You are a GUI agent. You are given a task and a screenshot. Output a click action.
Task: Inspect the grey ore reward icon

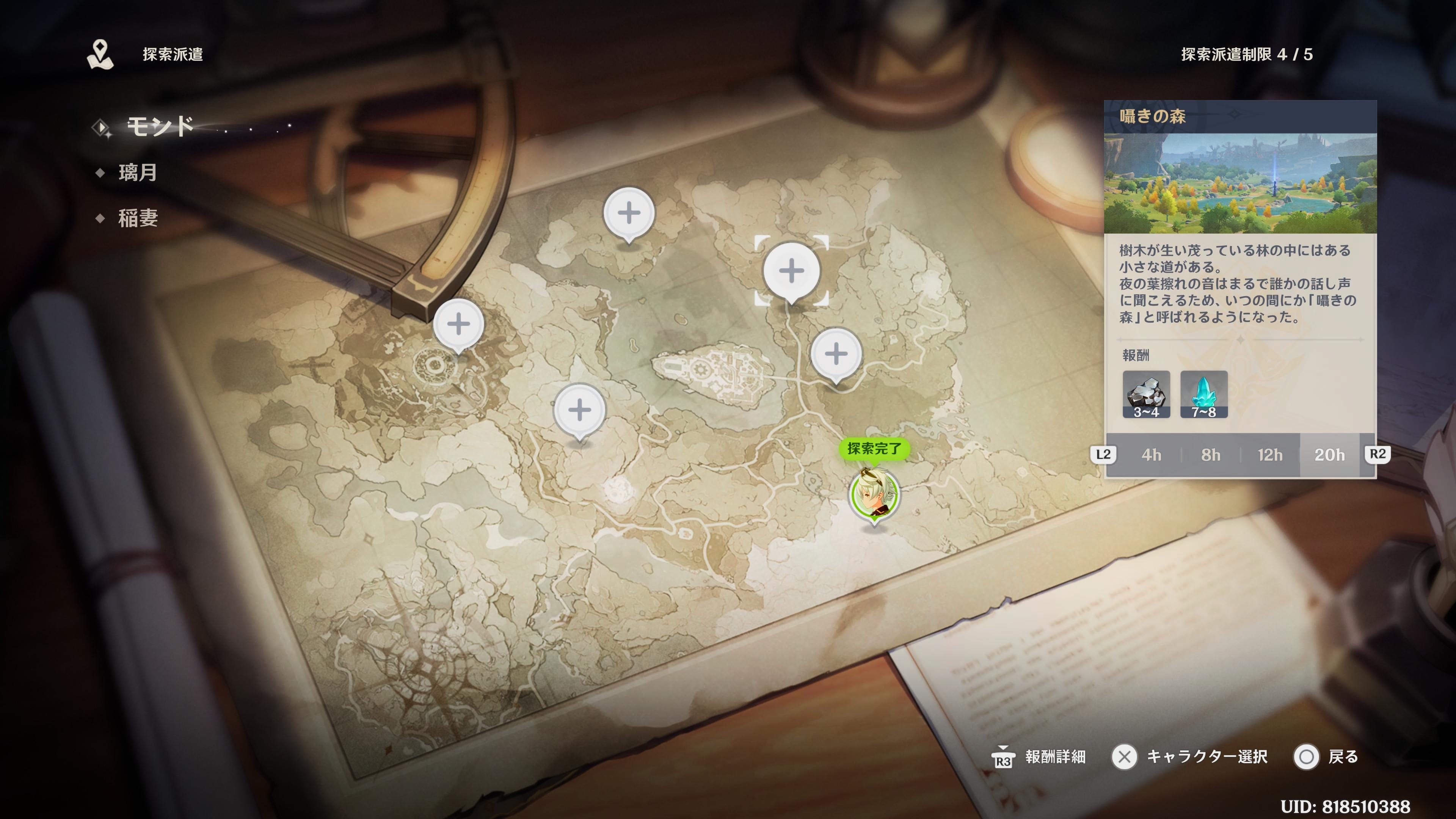point(1146,394)
